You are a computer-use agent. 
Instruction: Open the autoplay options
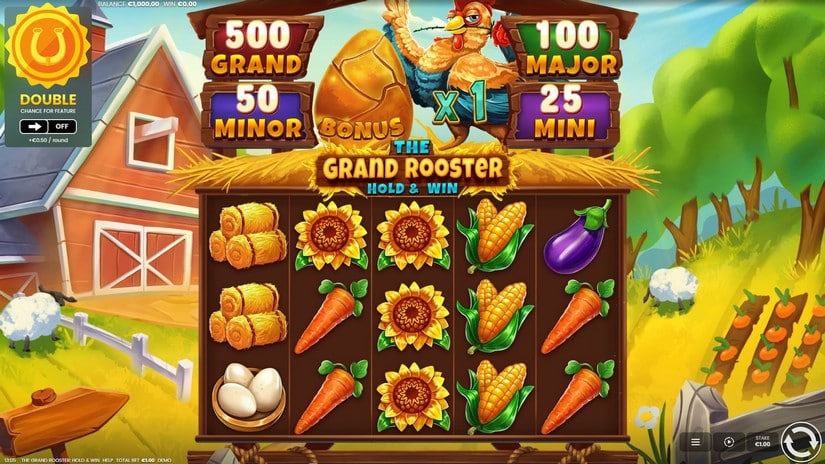[729, 441]
